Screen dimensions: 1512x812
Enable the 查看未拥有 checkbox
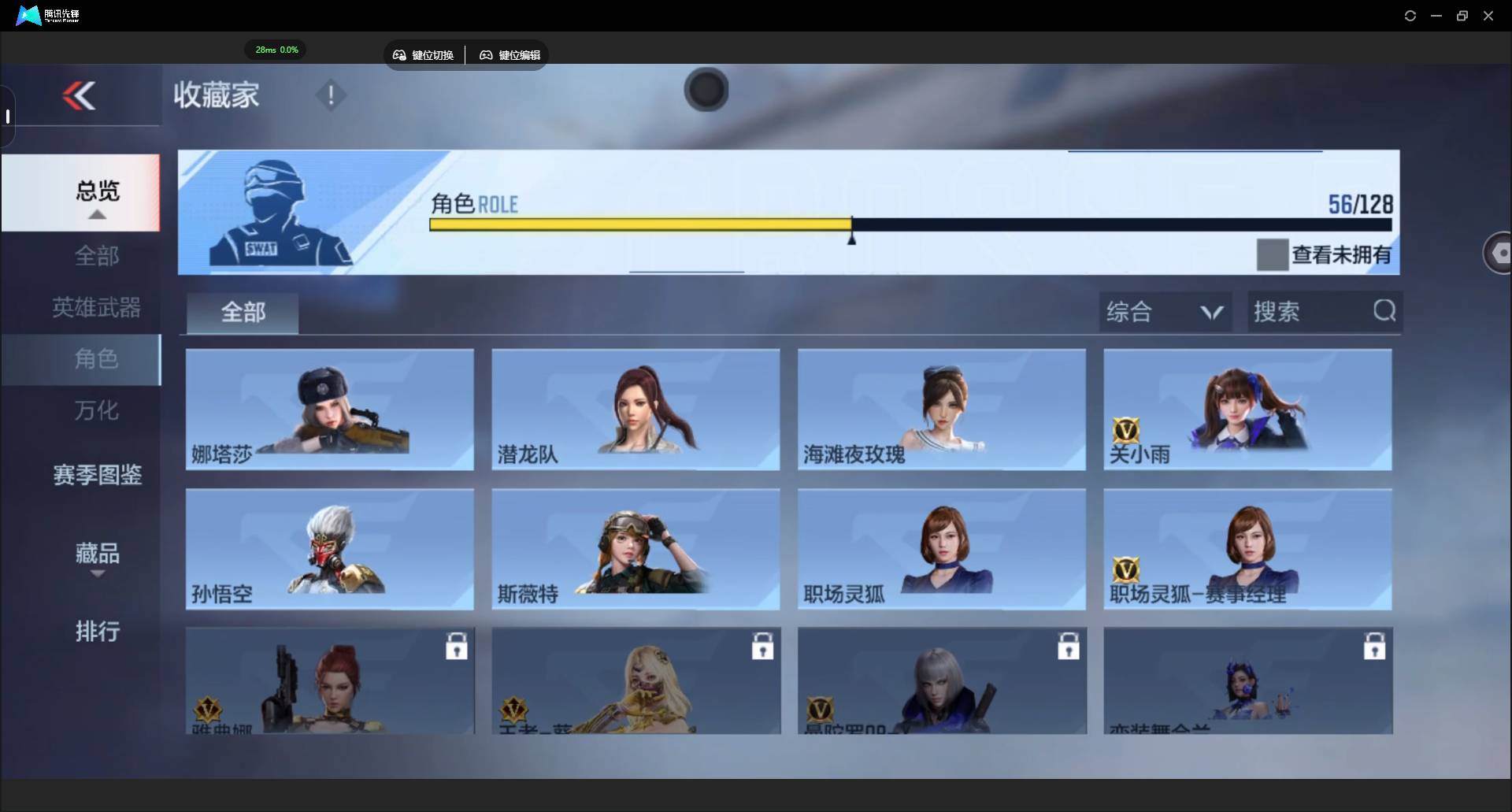pyautogui.click(x=1273, y=254)
